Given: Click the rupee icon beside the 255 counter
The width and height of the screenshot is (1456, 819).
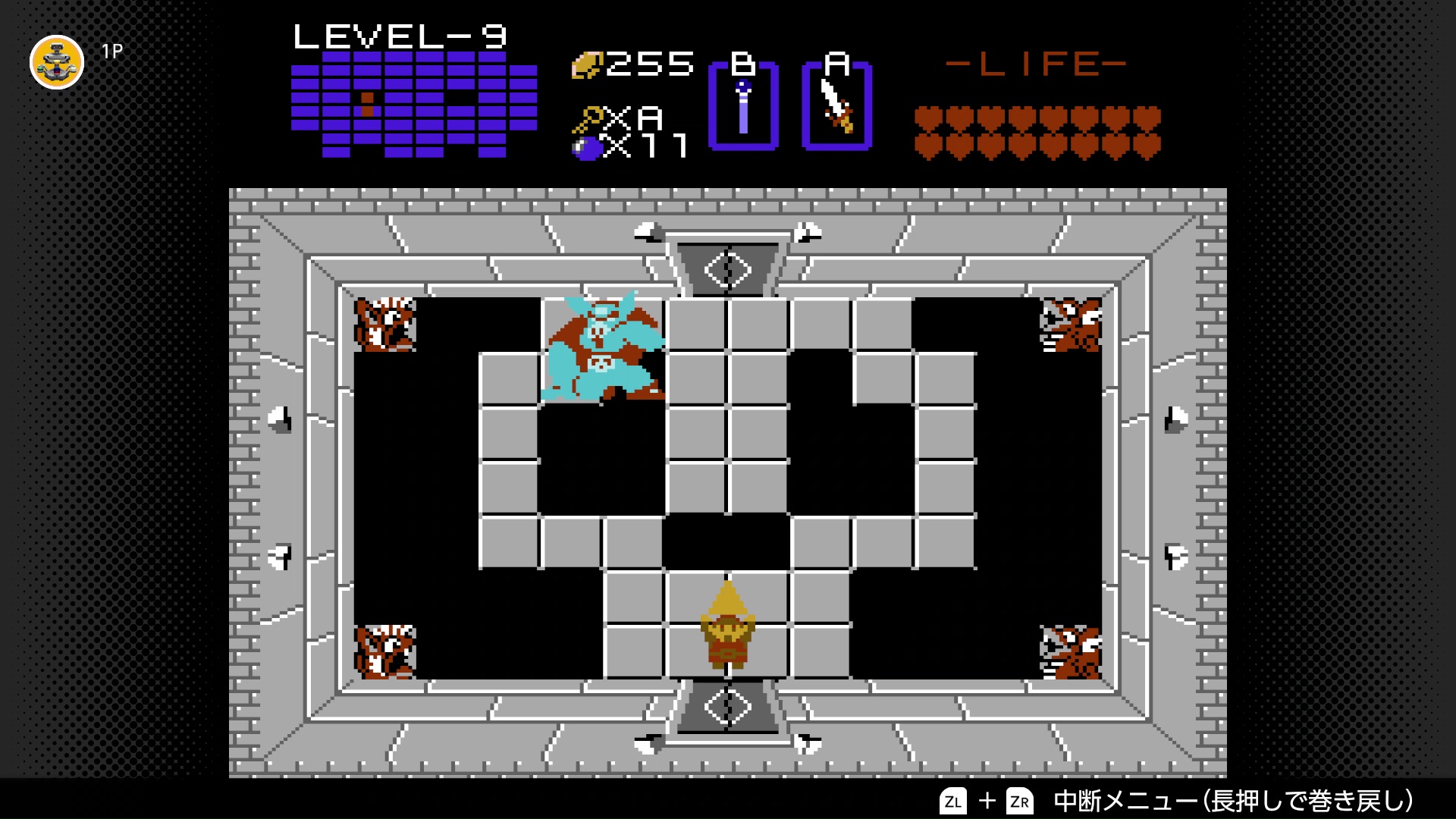Looking at the screenshot, I should pos(588,67).
